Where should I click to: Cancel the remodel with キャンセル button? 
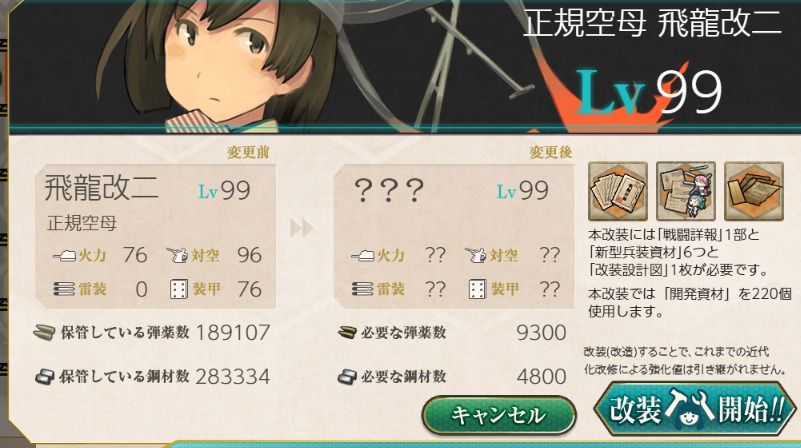coord(499,414)
